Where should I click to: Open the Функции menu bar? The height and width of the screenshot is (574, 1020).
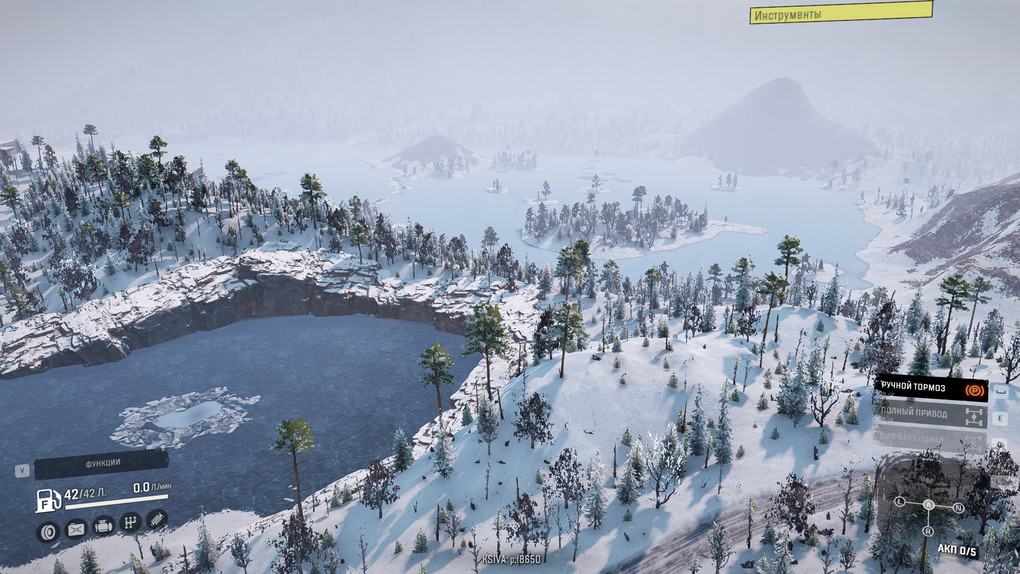(x=101, y=464)
